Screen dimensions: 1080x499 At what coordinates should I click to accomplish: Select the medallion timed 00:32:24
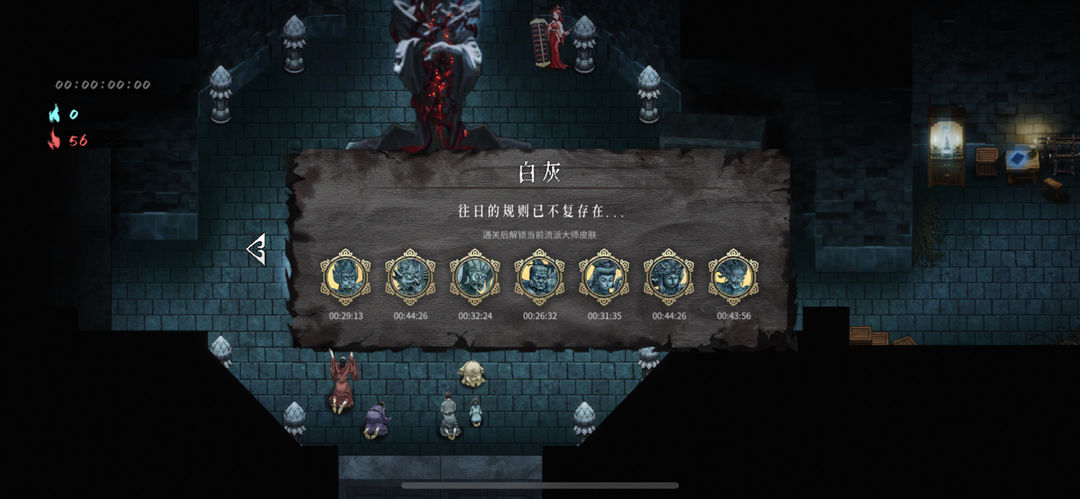click(475, 277)
